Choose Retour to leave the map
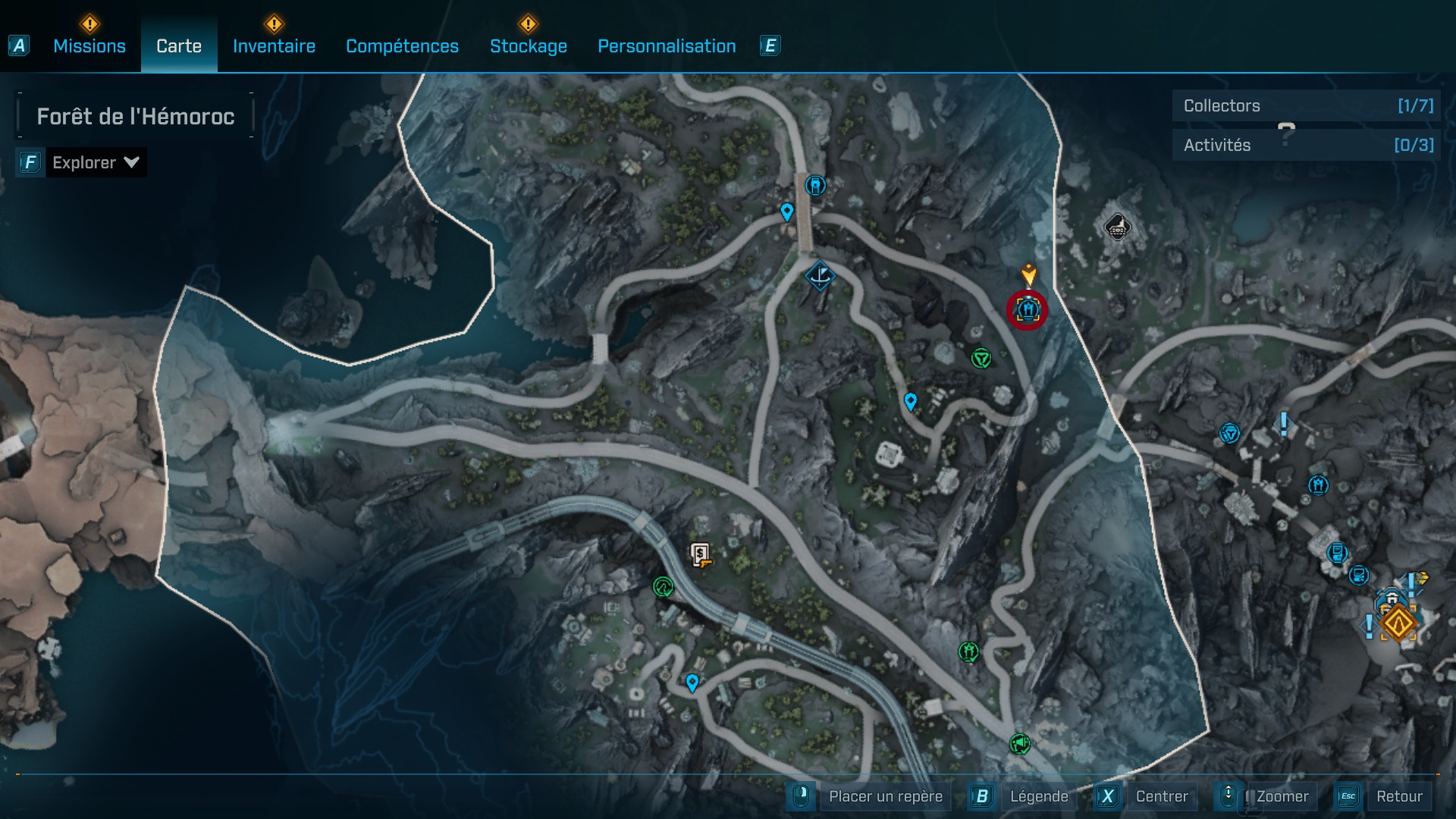1456x819 pixels. pyautogui.click(x=1398, y=796)
